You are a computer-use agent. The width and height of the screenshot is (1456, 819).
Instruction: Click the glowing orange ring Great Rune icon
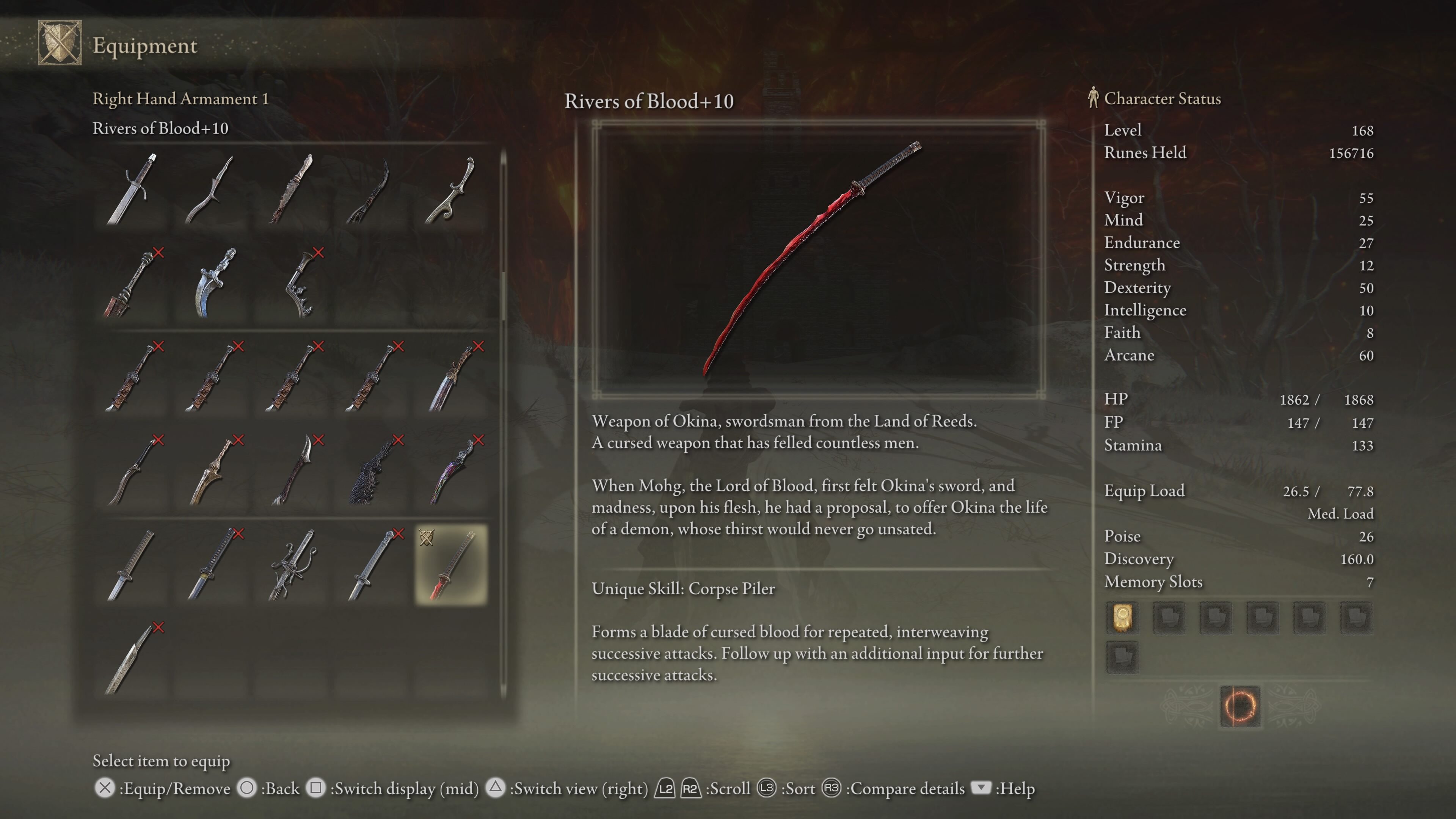coord(1239,706)
